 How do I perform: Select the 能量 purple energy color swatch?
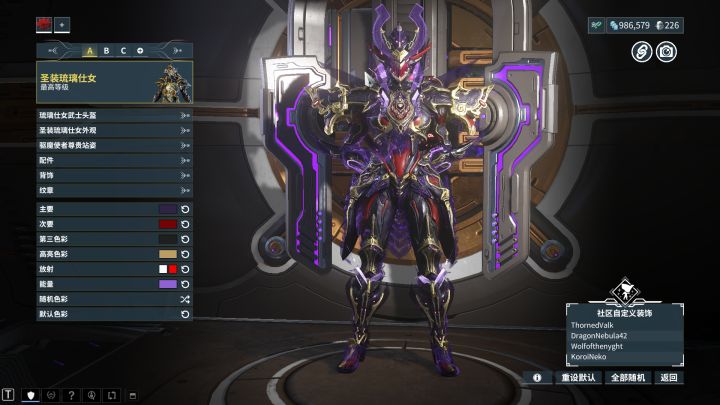click(x=168, y=284)
